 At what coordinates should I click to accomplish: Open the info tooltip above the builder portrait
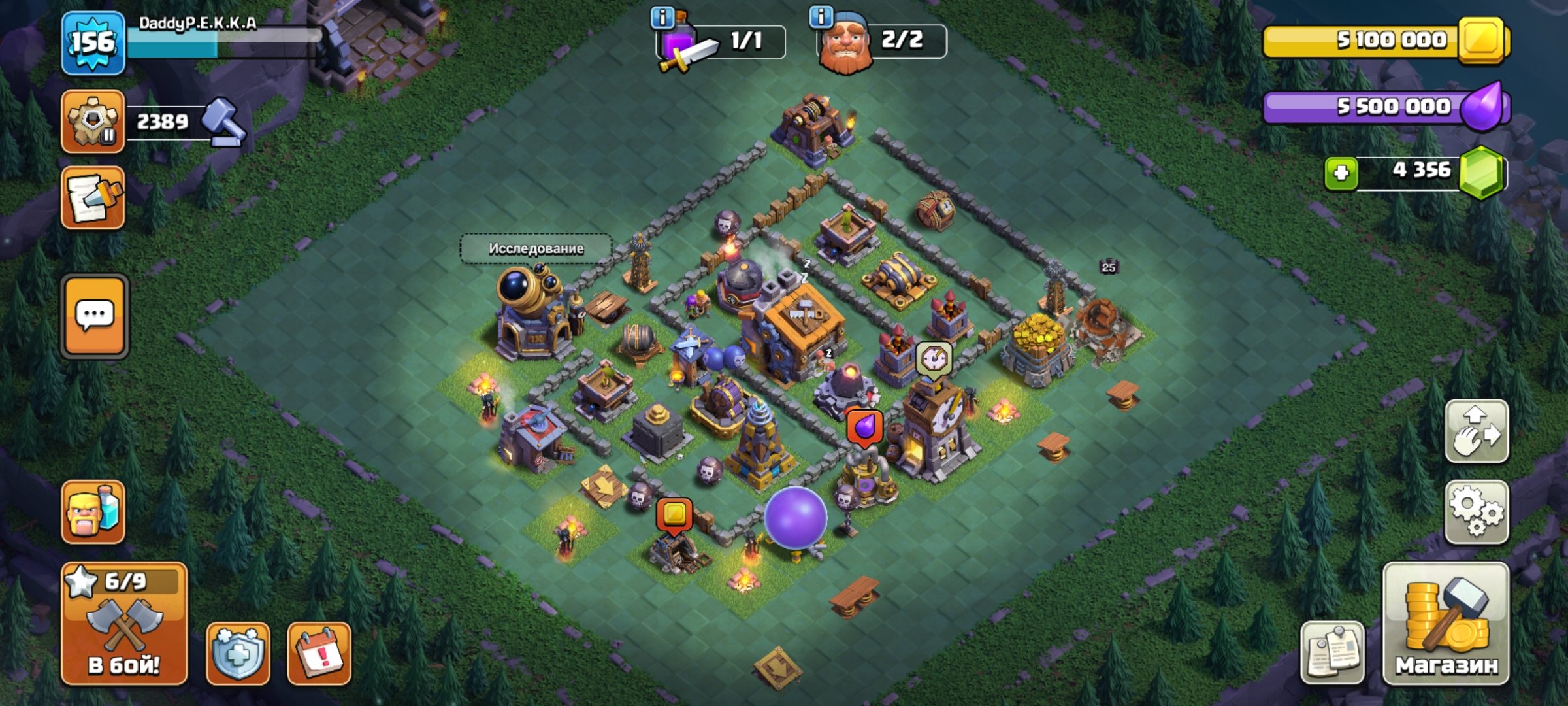pyautogui.click(x=821, y=18)
